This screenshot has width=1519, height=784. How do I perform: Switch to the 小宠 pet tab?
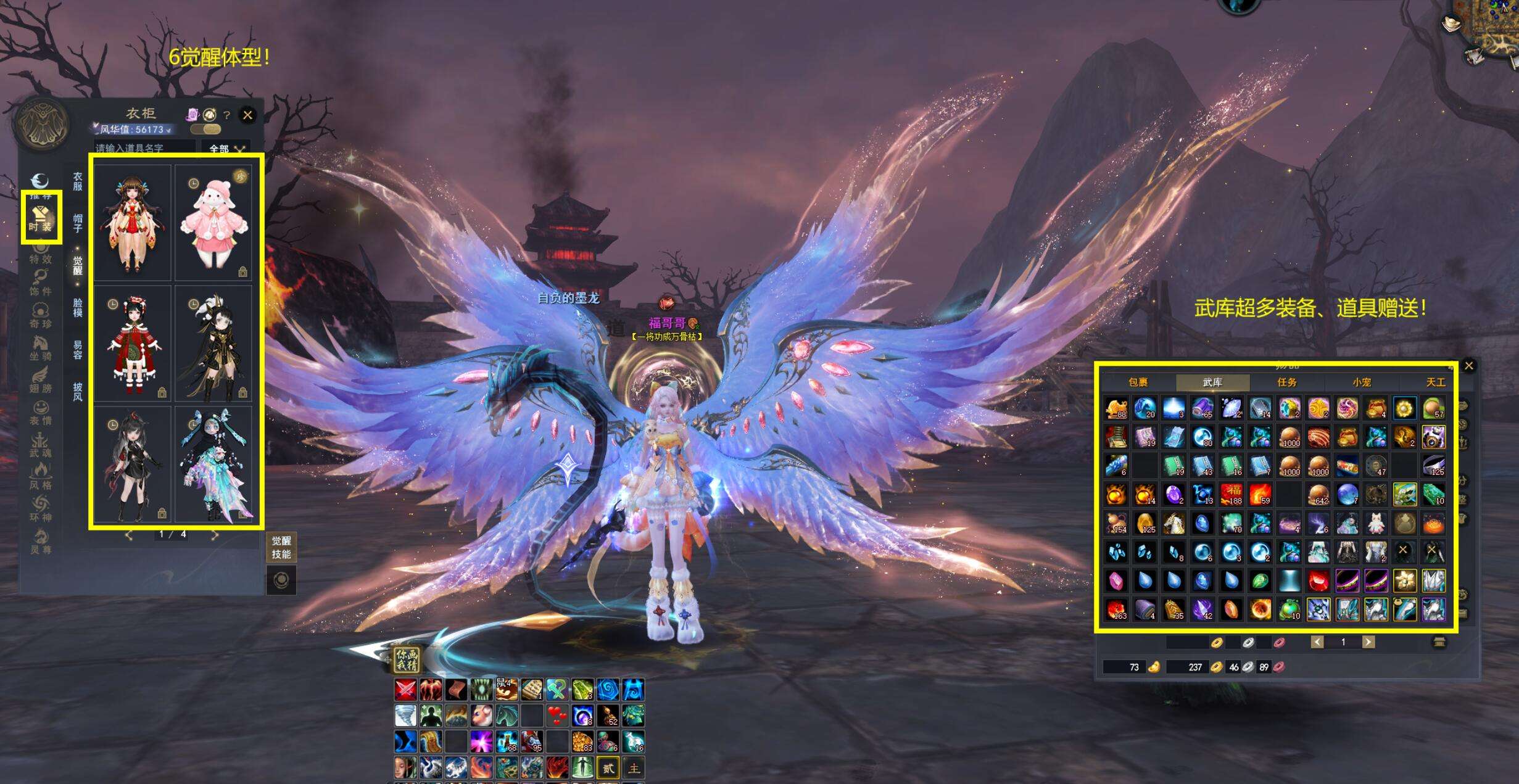(1362, 382)
